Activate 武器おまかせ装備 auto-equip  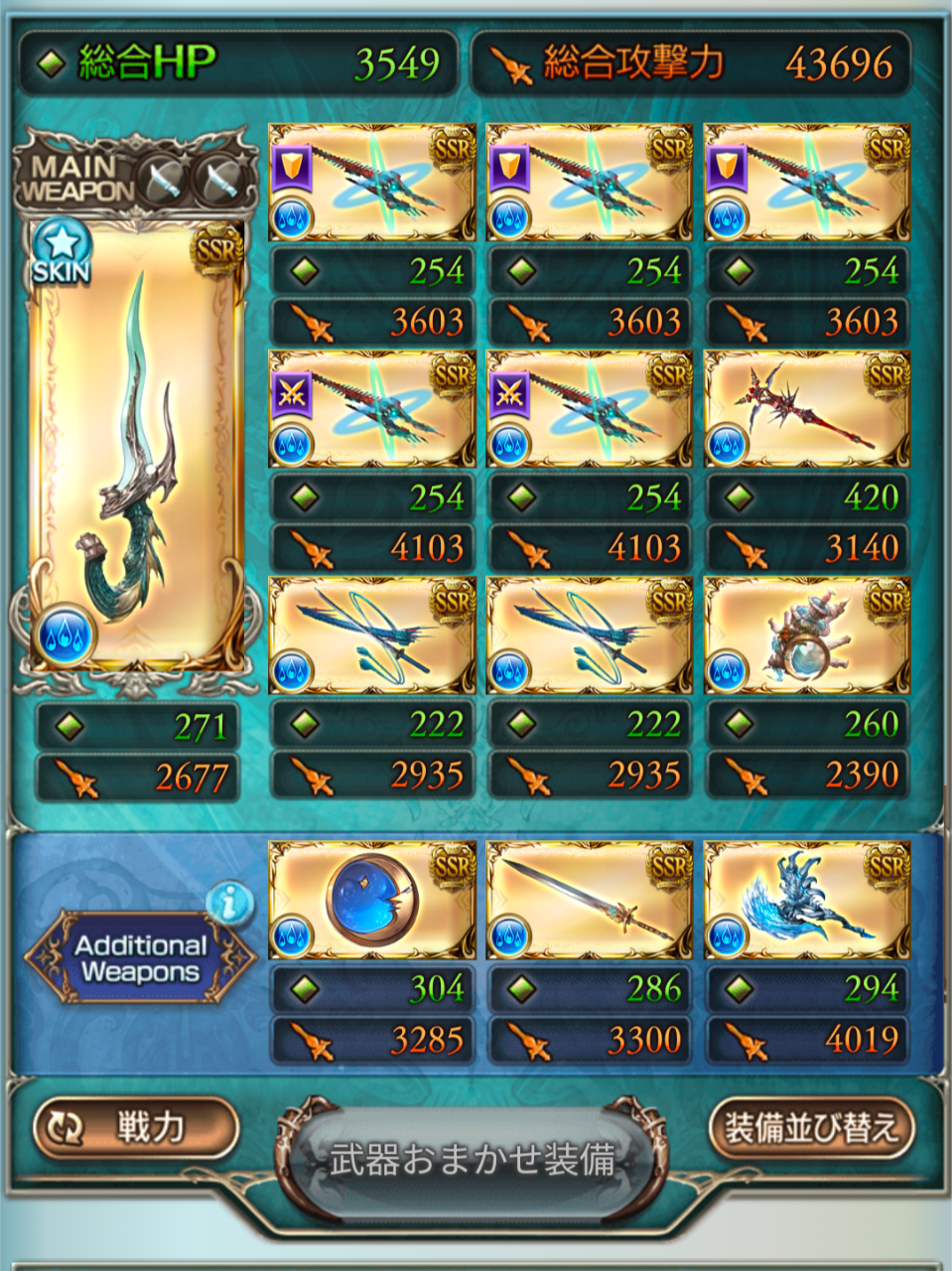pyautogui.click(x=473, y=1160)
